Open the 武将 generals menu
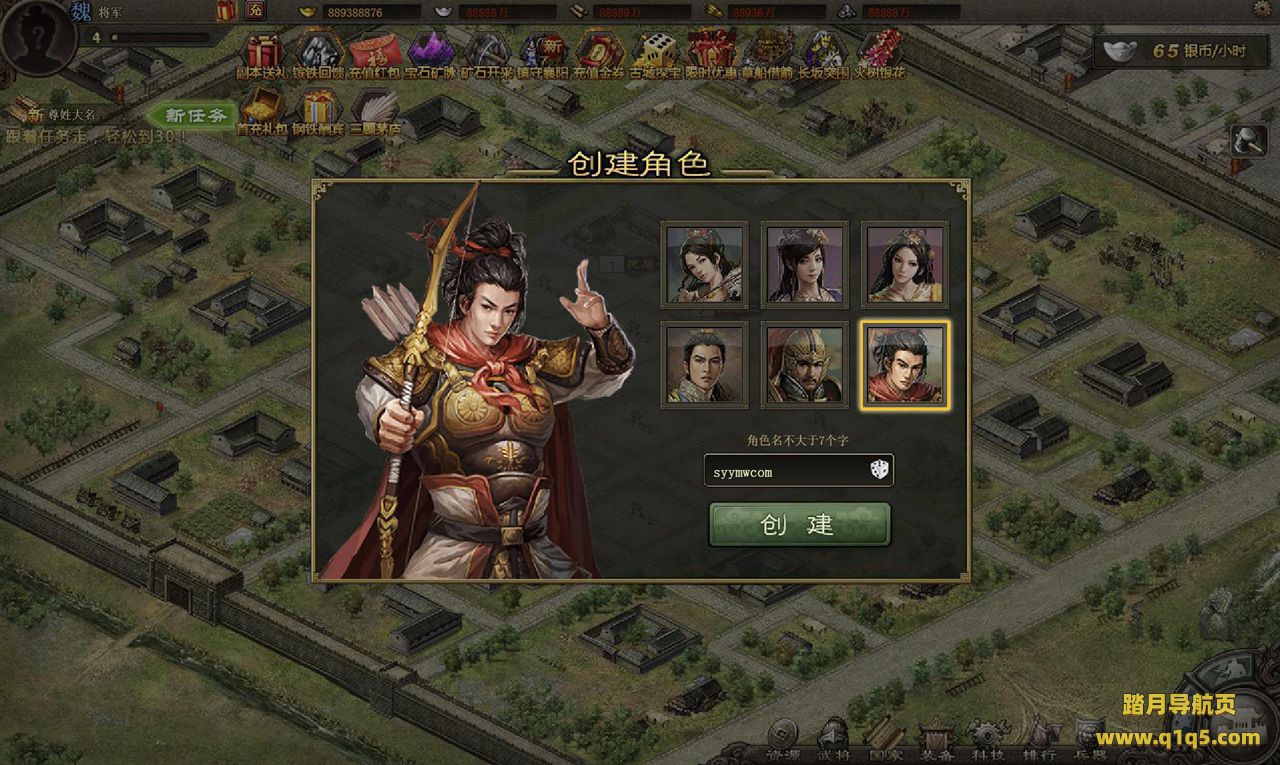 [832, 740]
